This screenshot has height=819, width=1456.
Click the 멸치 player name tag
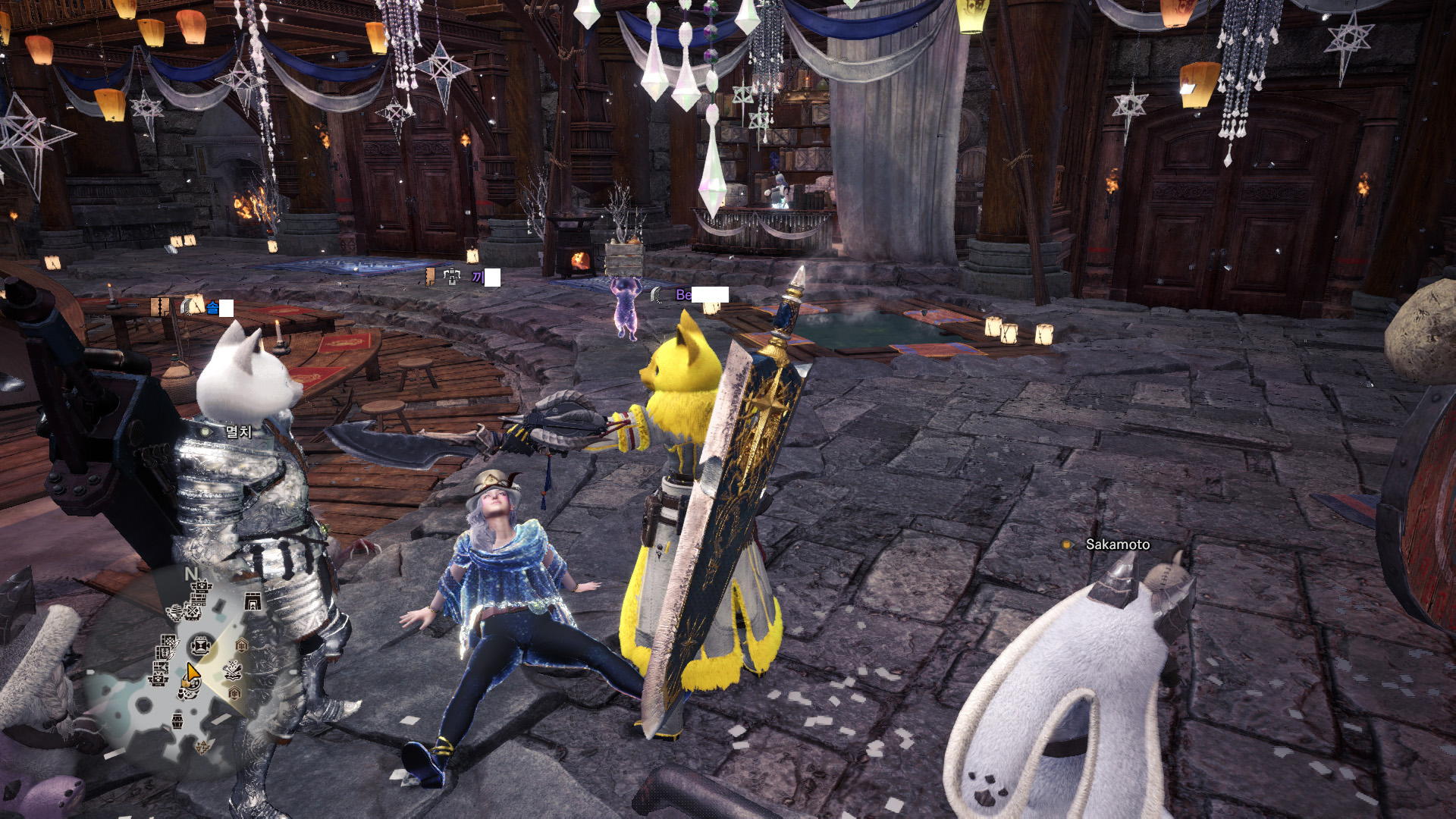tap(238, 431)
